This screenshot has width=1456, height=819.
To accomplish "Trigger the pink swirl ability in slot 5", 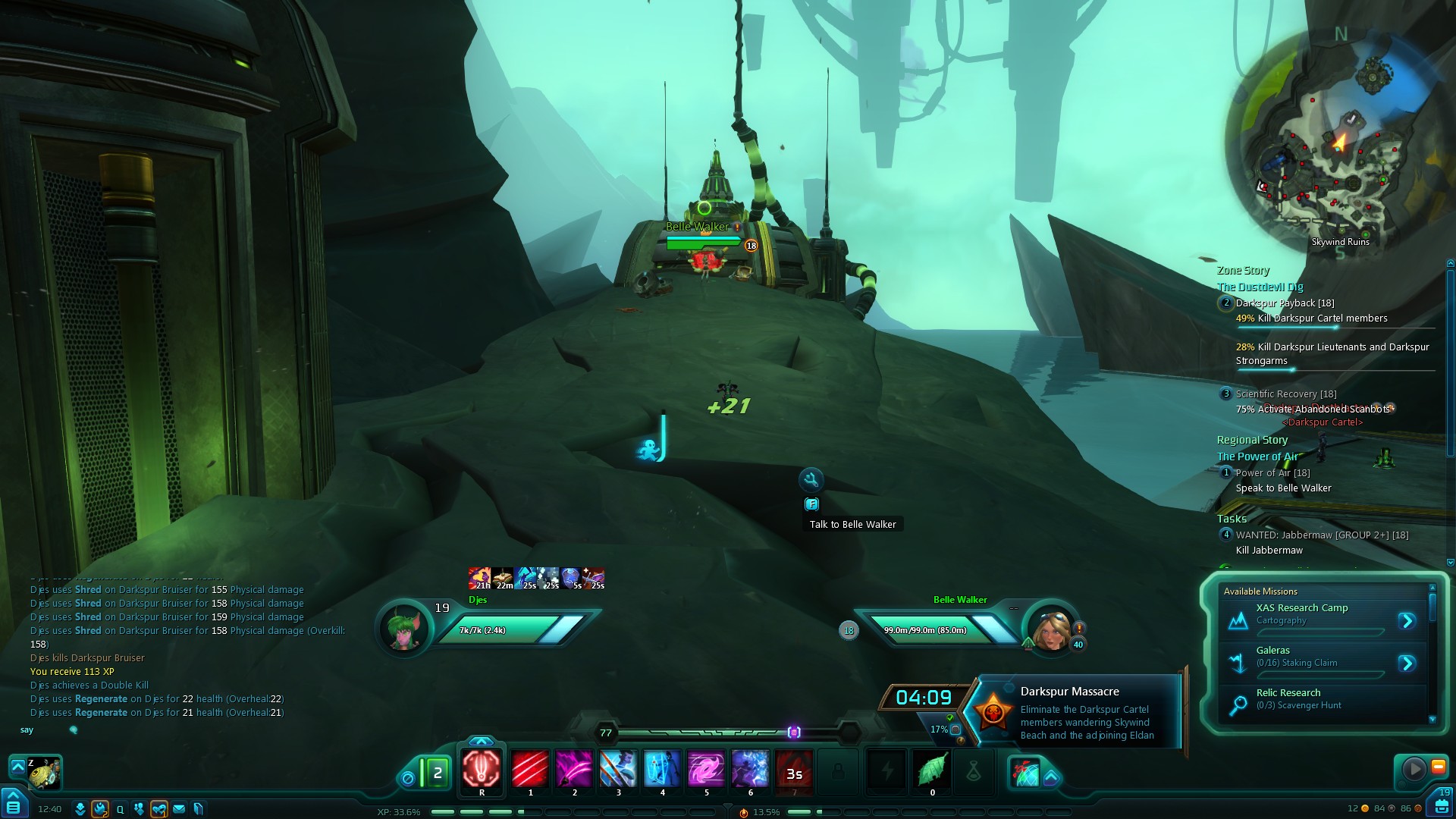I will click(x=706, y=770).
